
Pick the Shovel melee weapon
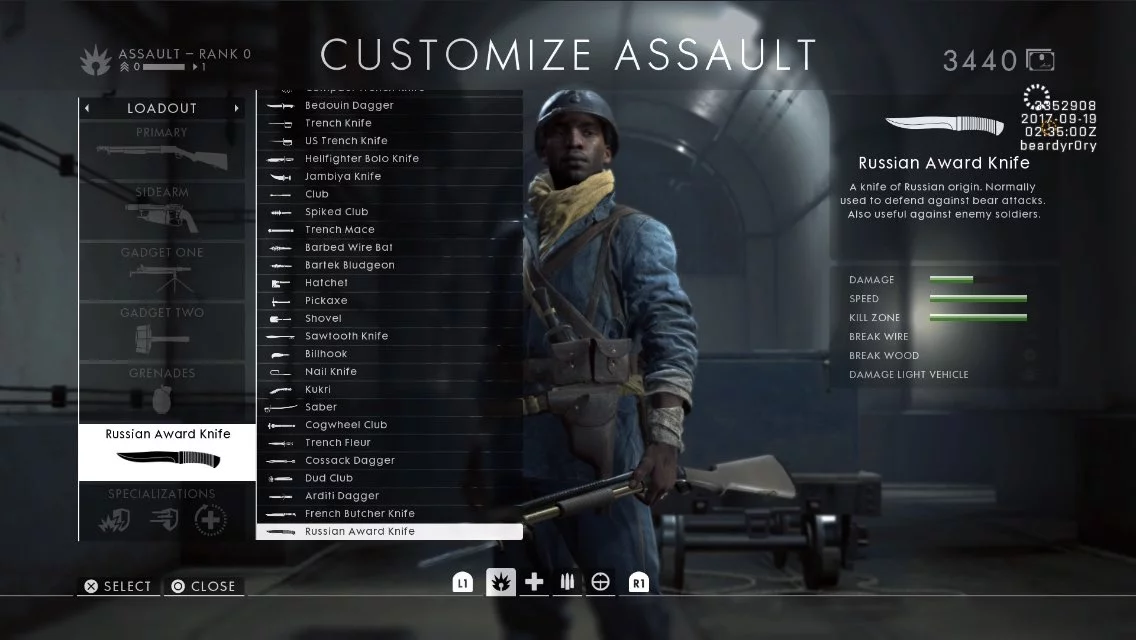390,318
